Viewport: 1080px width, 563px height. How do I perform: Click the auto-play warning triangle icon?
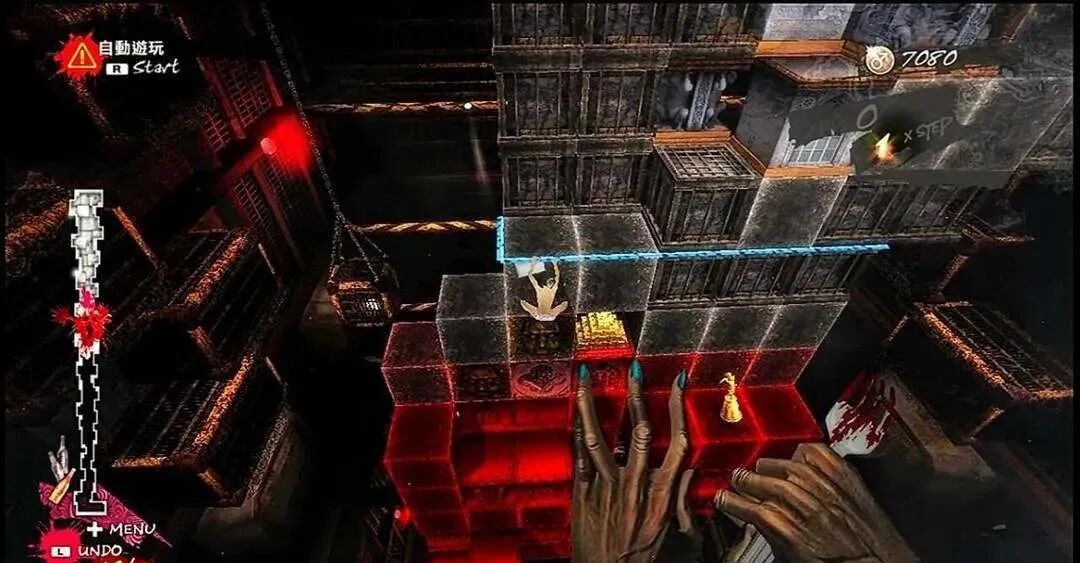(82, 56)
